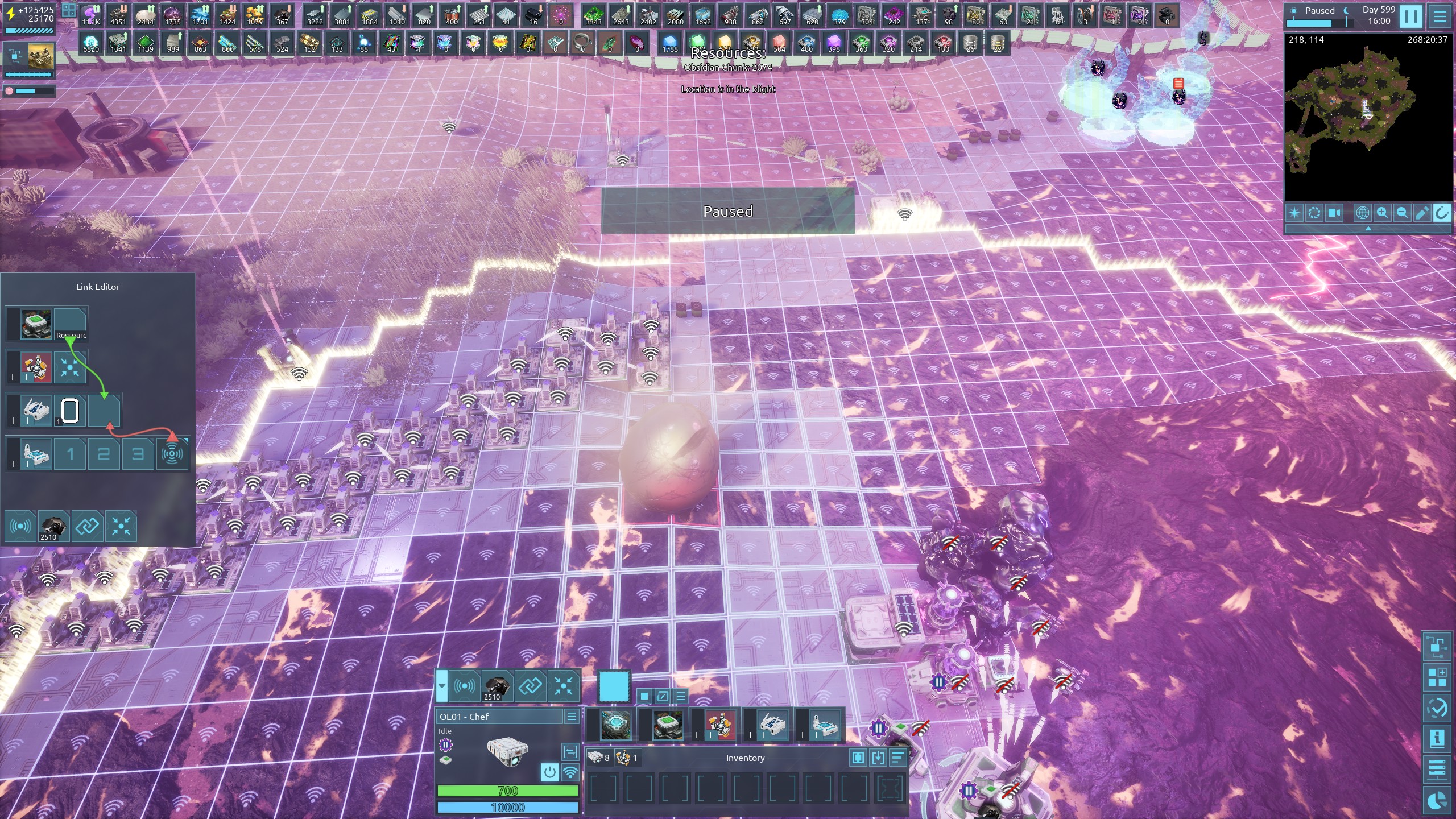Toggle the pause button beside the day clock

1411,16
